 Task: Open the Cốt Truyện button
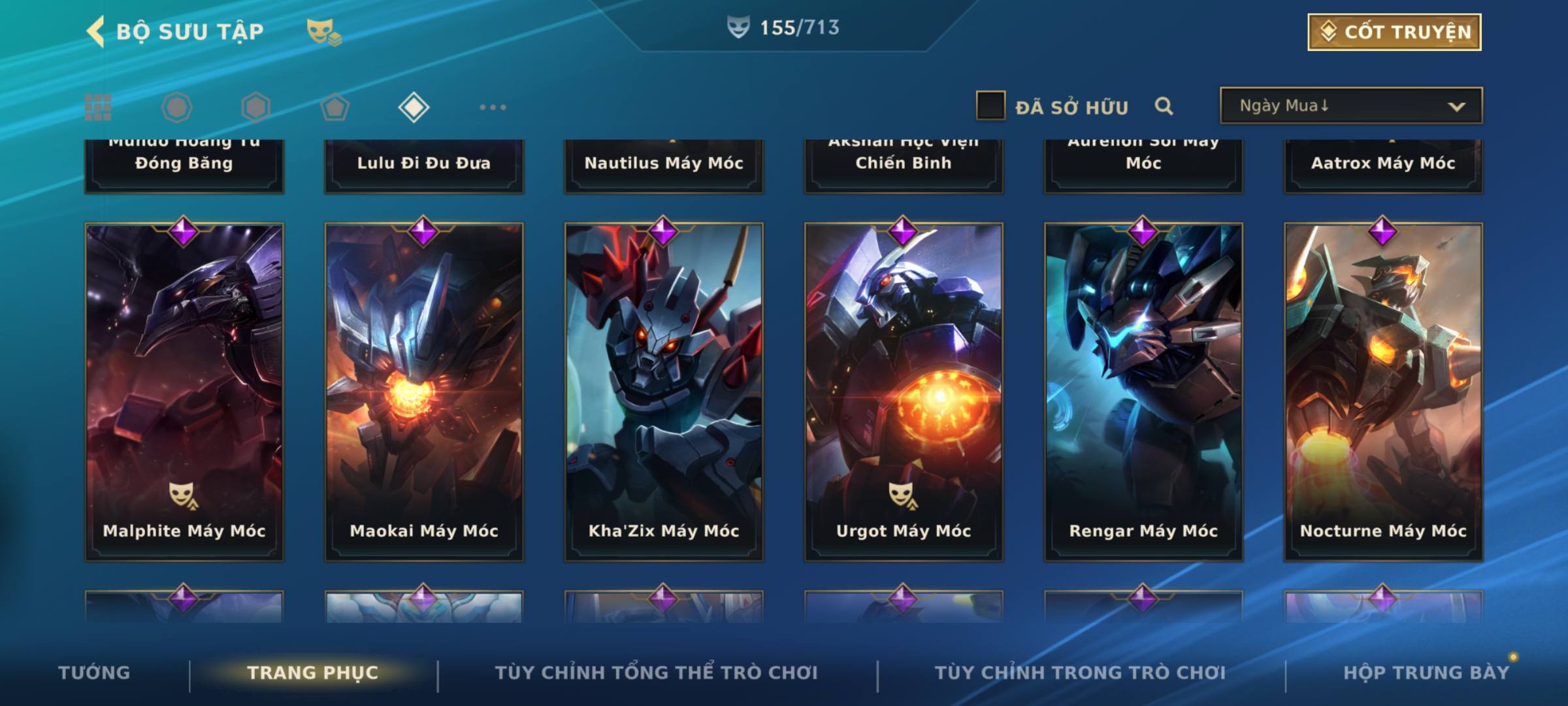tap(1394, 32)
